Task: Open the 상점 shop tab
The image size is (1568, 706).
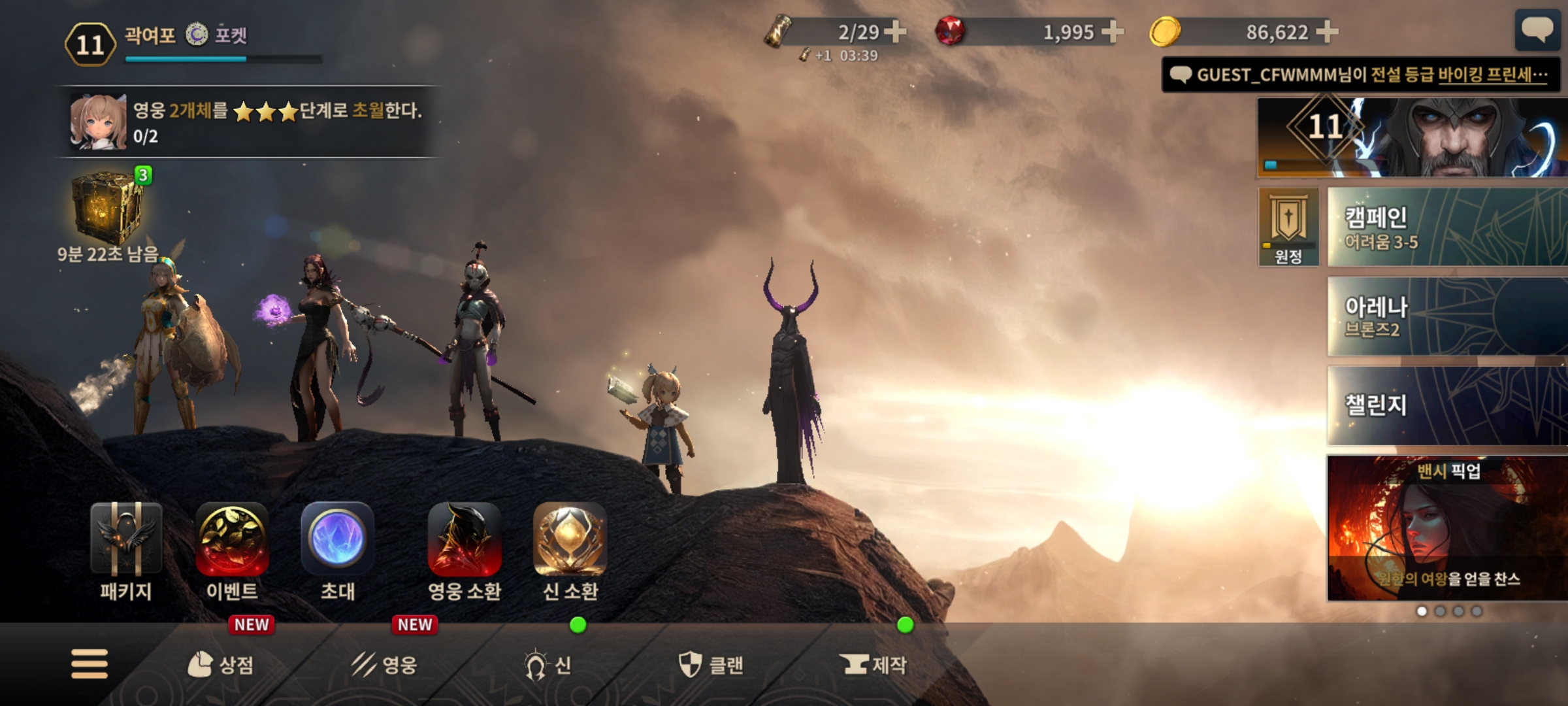Action: [x=221, y=665]
